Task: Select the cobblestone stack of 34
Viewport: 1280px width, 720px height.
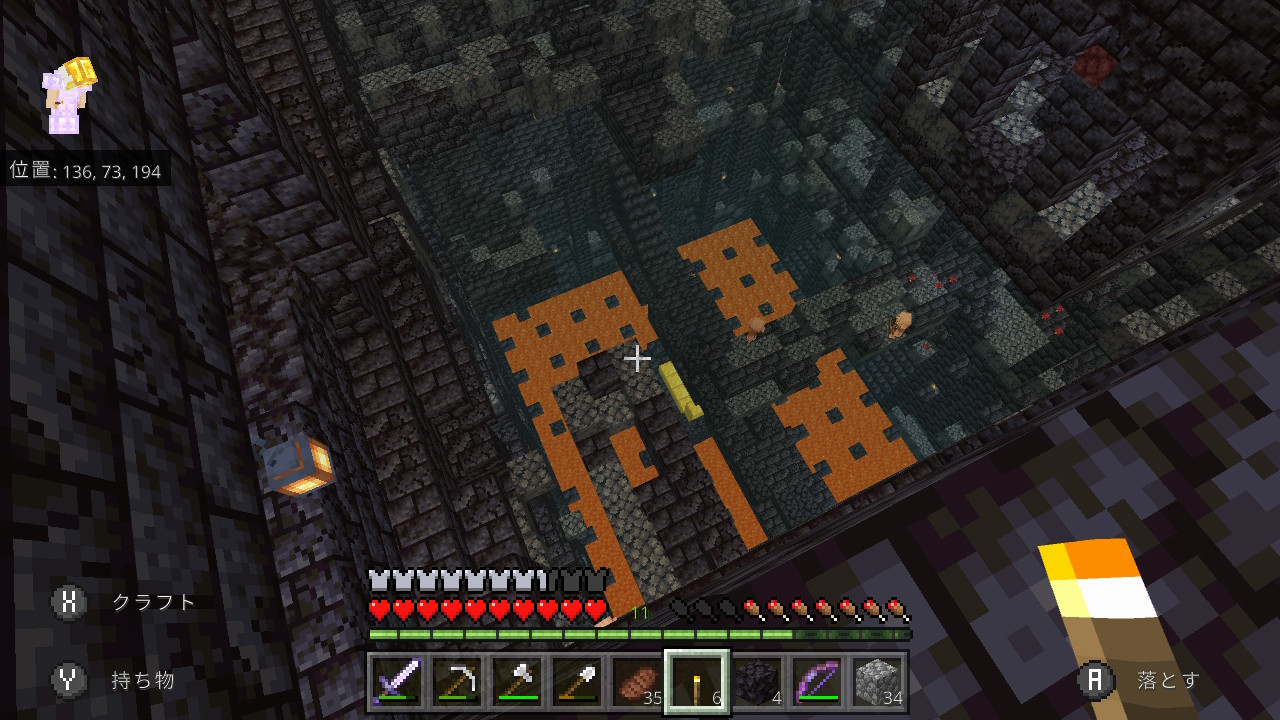Action: (x=877, y=681)
